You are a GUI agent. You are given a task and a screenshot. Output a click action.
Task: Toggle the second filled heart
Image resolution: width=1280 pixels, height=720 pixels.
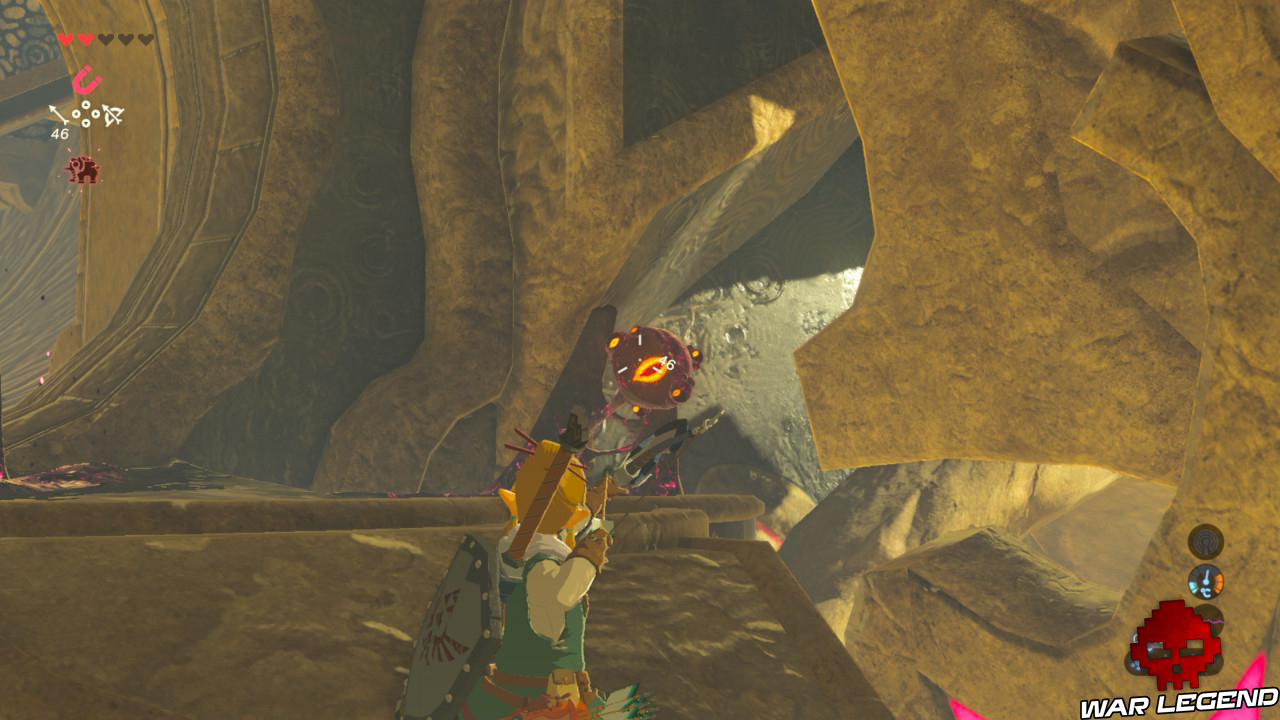click(86, 38)
